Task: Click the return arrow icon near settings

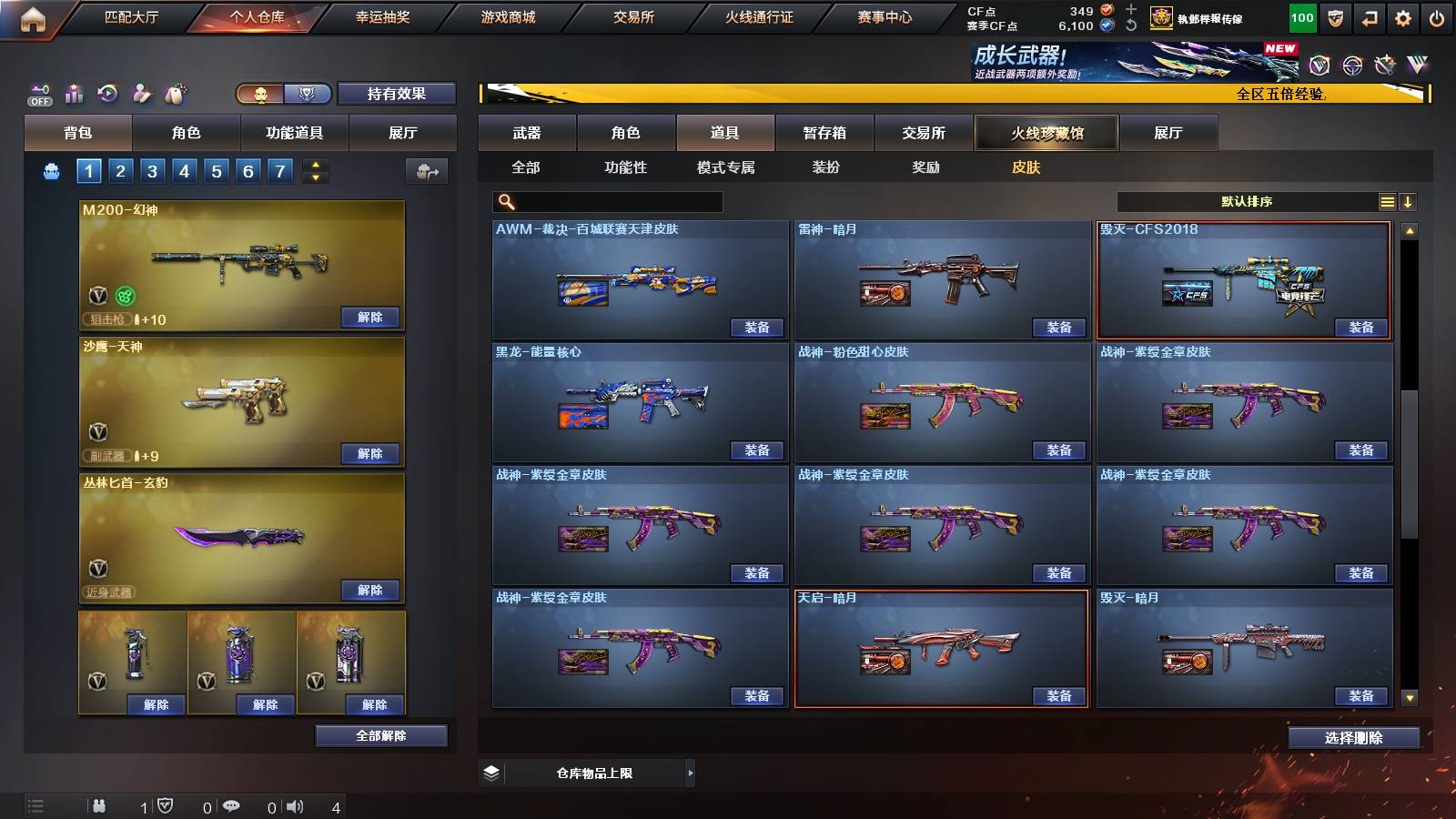Action: click(x=1370, y=17)
